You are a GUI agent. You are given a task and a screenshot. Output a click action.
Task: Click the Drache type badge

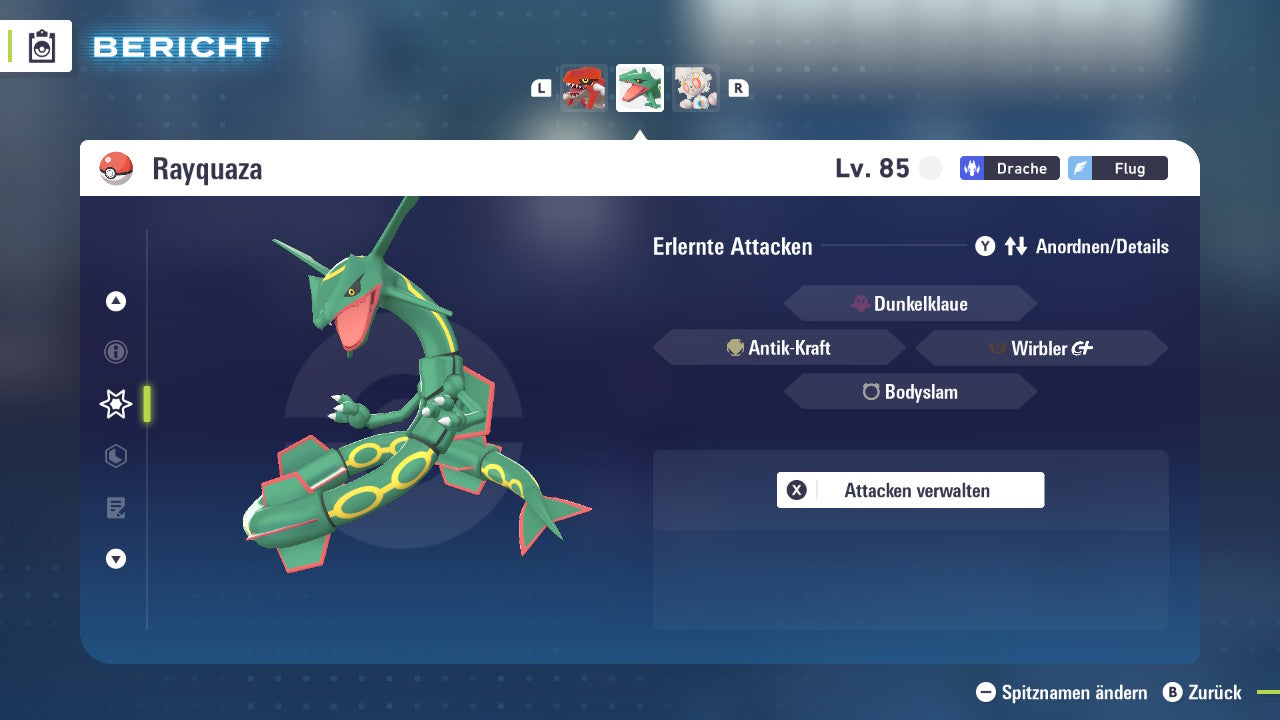[x=1009, y=168]
